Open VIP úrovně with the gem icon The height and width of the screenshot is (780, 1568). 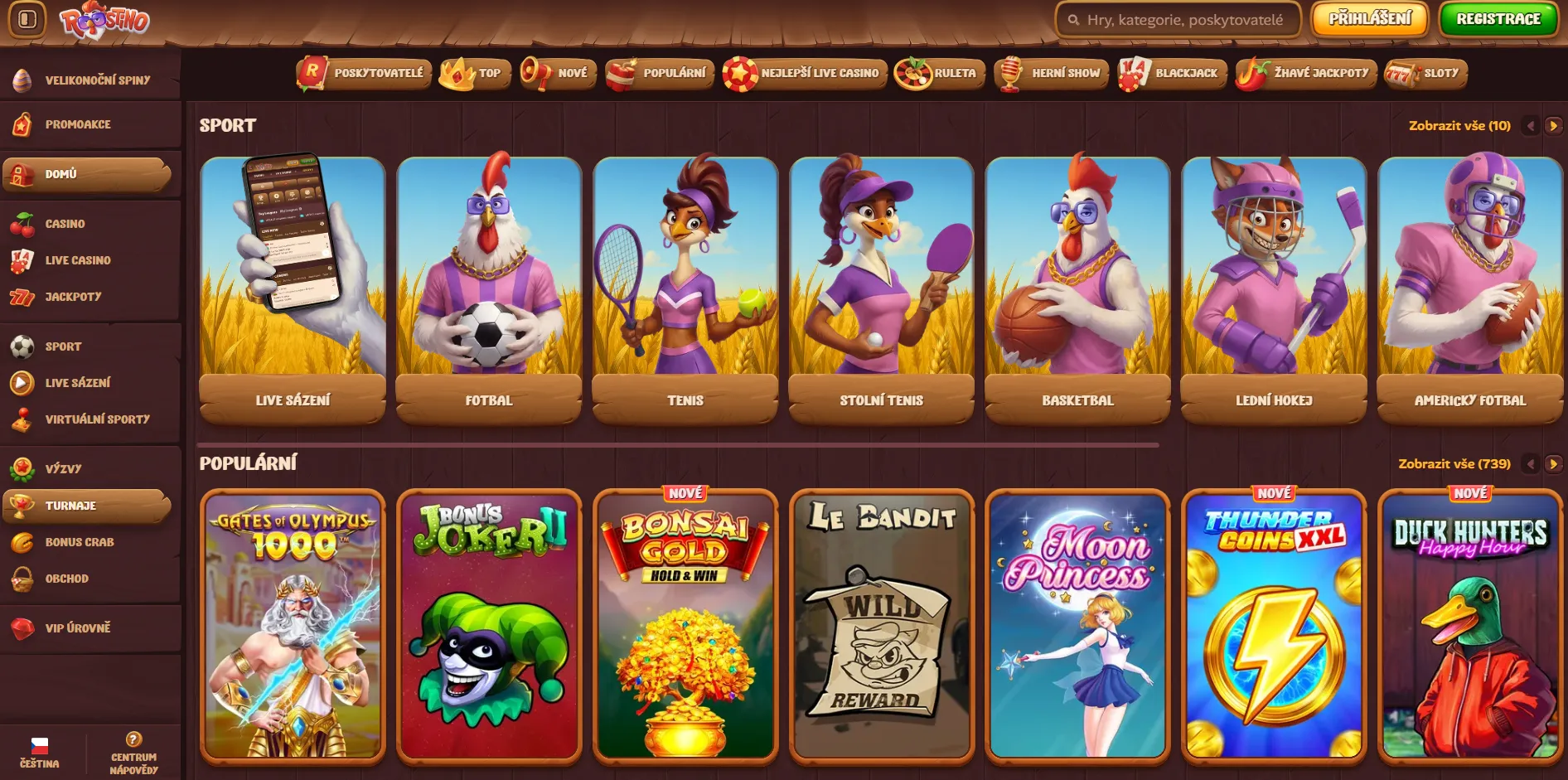[x=22, y=627]
